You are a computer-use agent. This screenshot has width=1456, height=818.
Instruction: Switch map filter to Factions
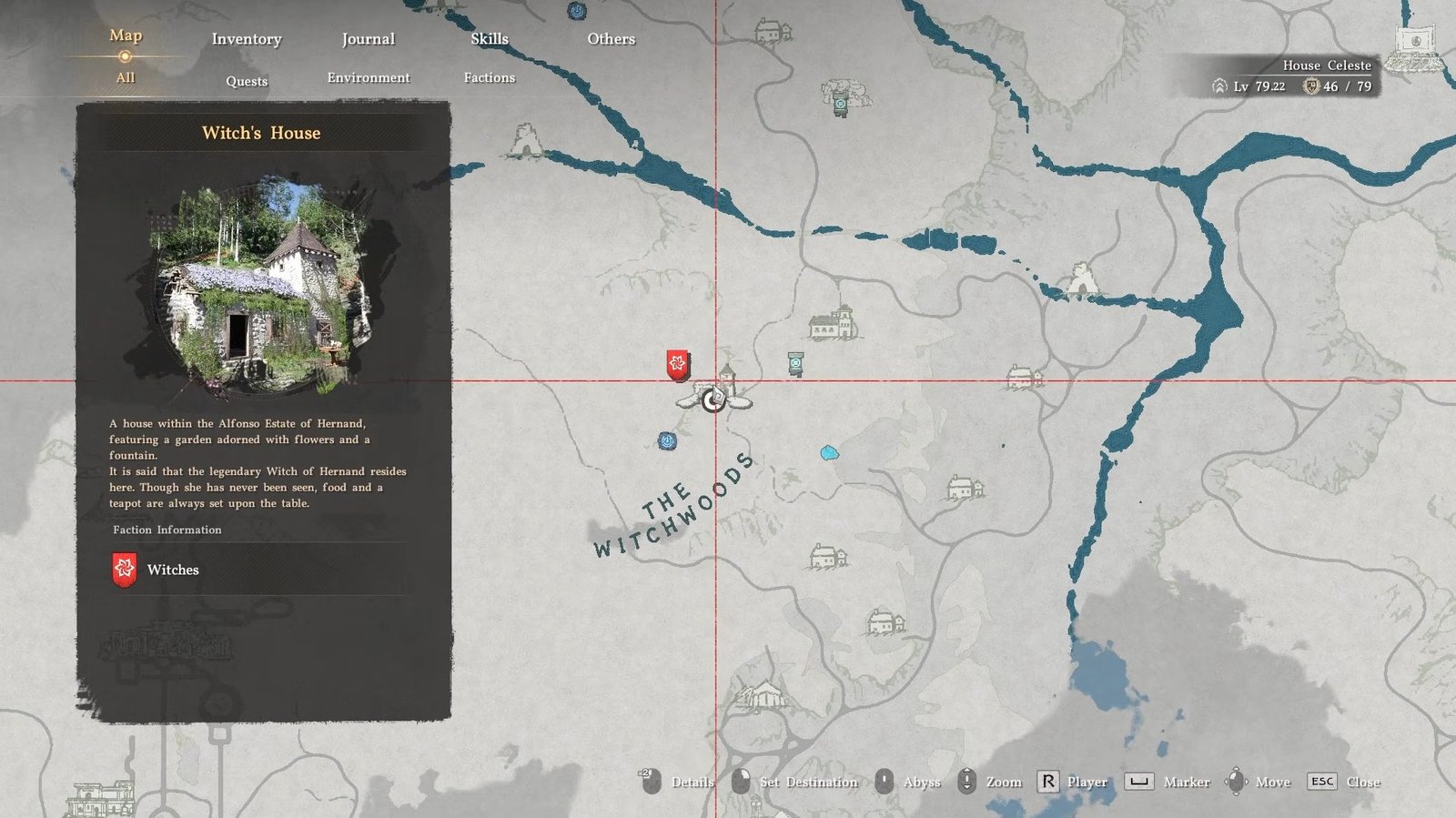489,78
